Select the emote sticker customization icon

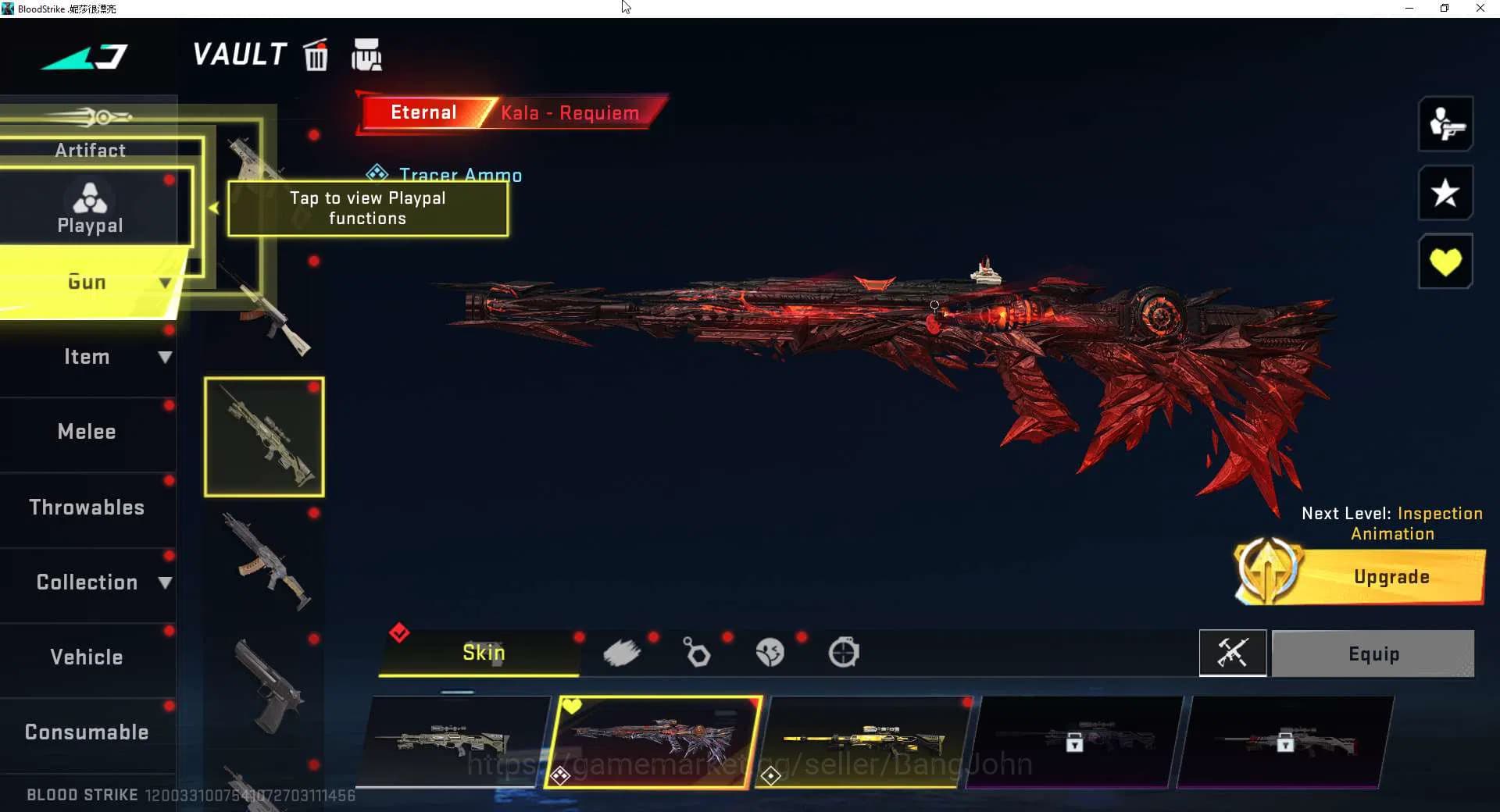click(770, 653)
